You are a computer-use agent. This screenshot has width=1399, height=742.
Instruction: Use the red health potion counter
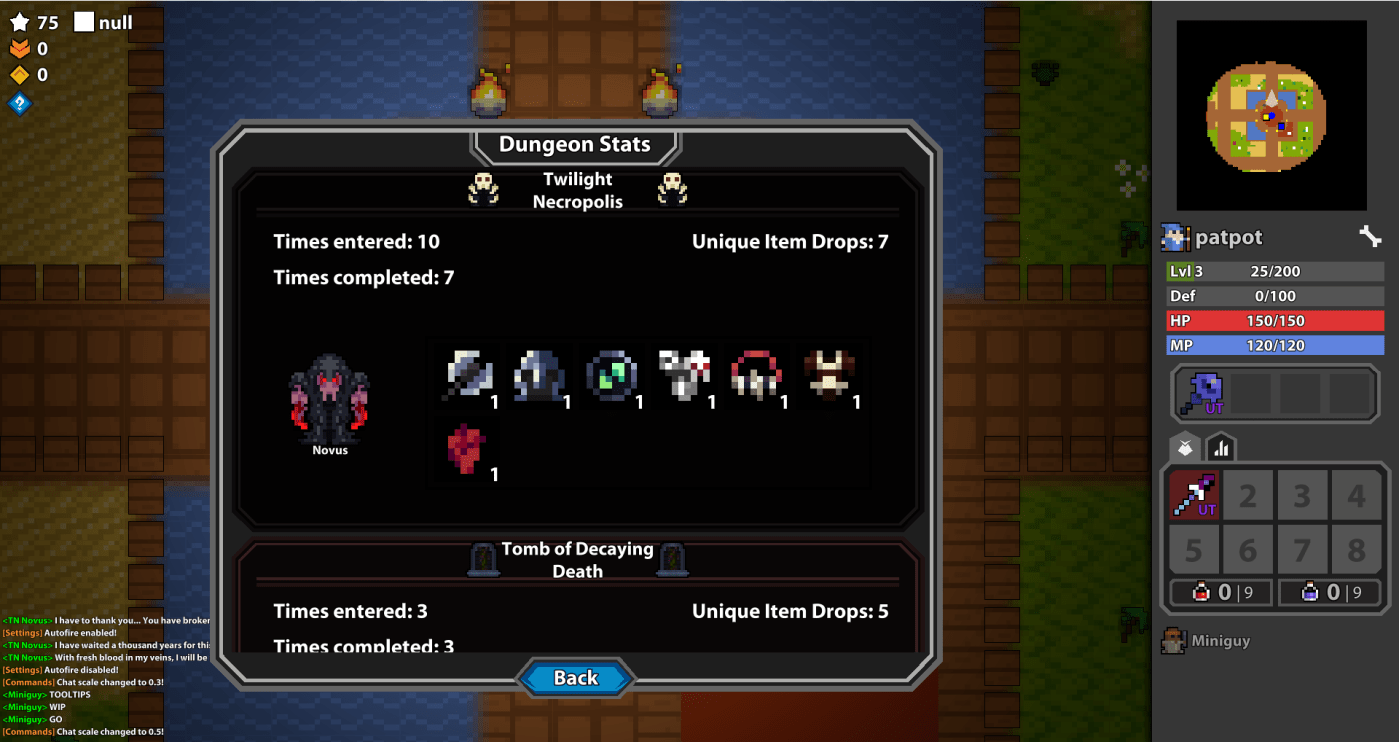pos(1221,592)
